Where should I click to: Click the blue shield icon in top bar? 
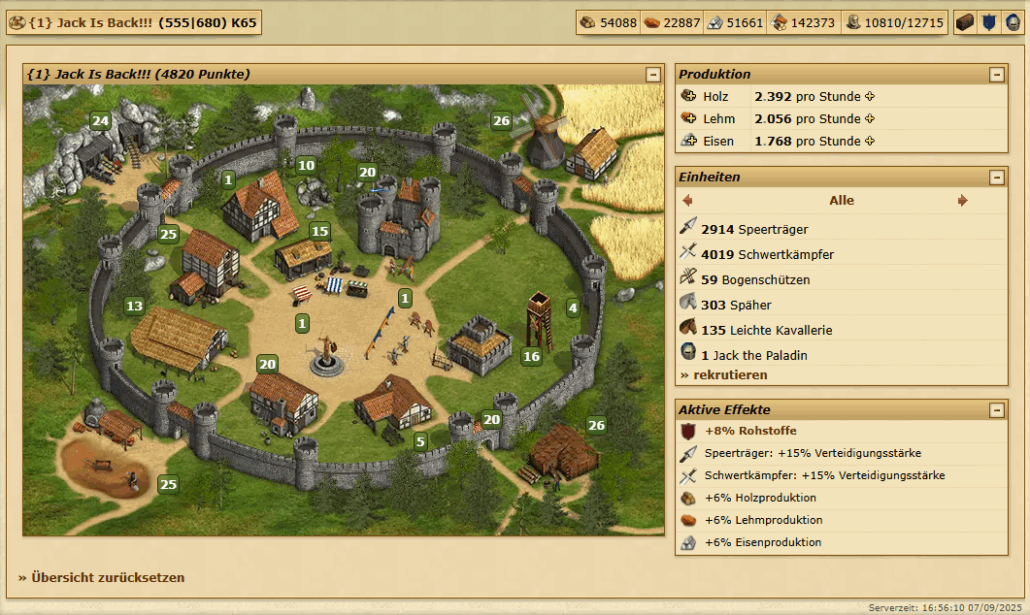tap(987, 23)
